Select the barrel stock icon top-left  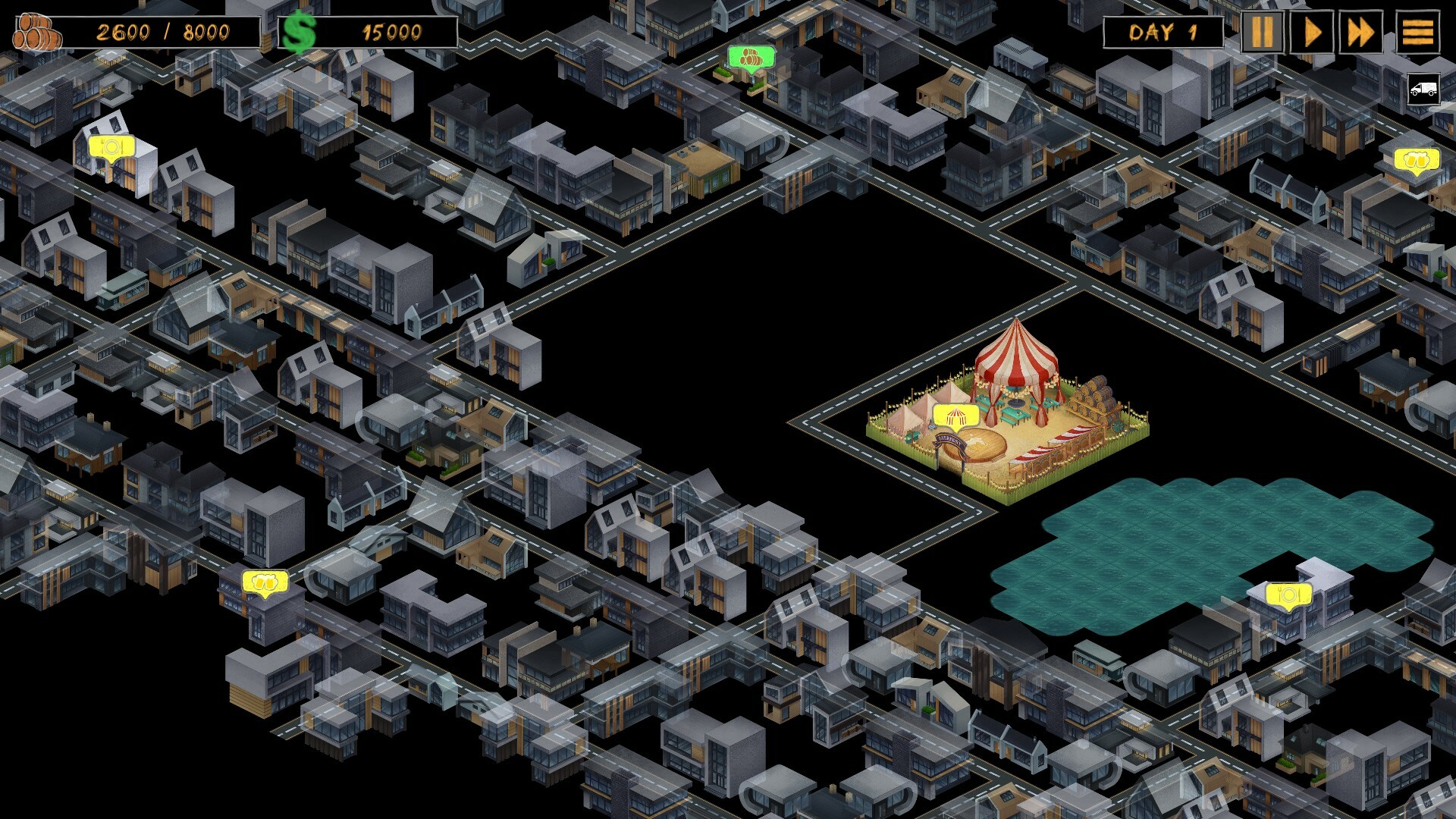[36, 30]
